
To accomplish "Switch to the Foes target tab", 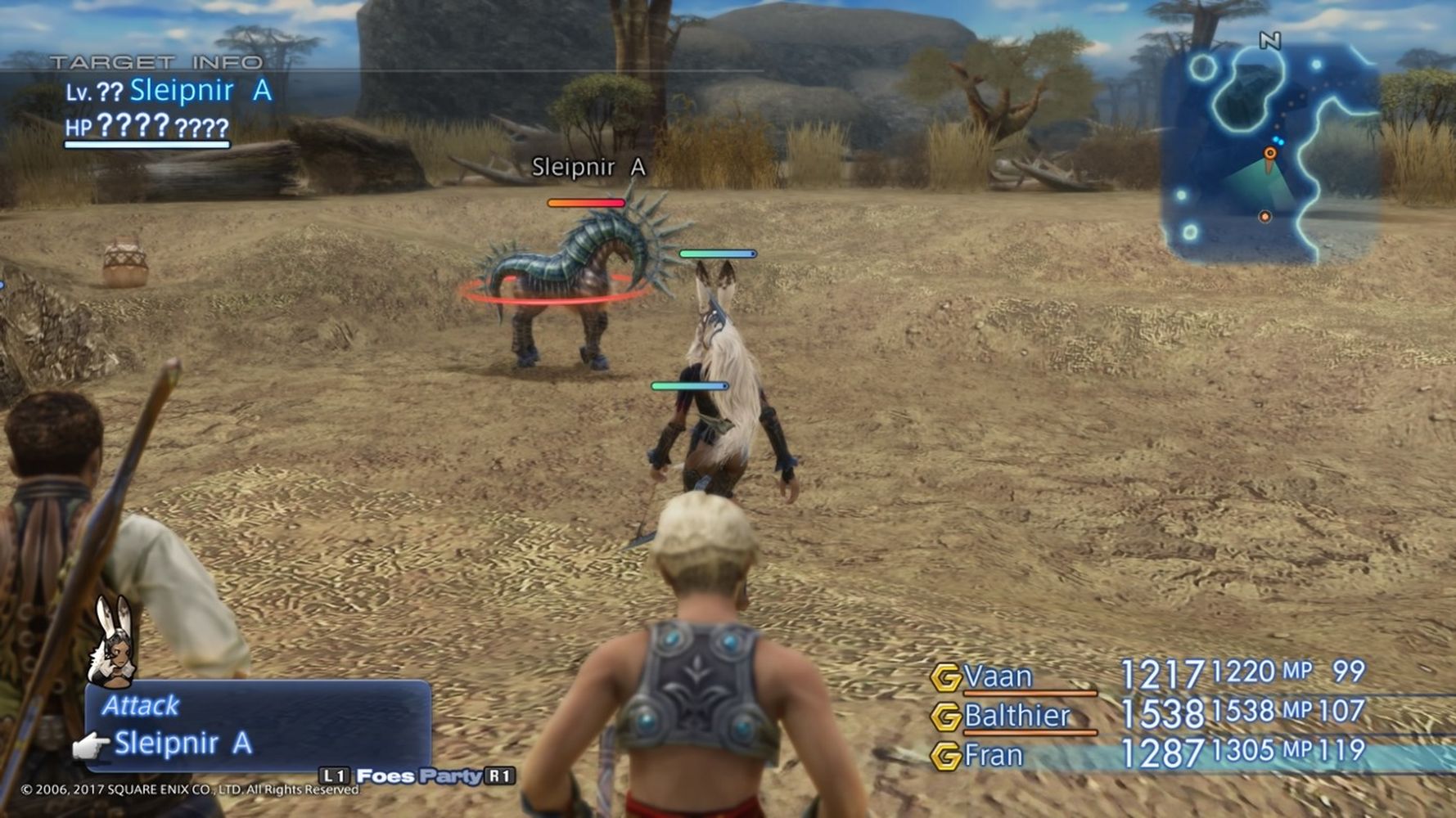I will 385,775.
